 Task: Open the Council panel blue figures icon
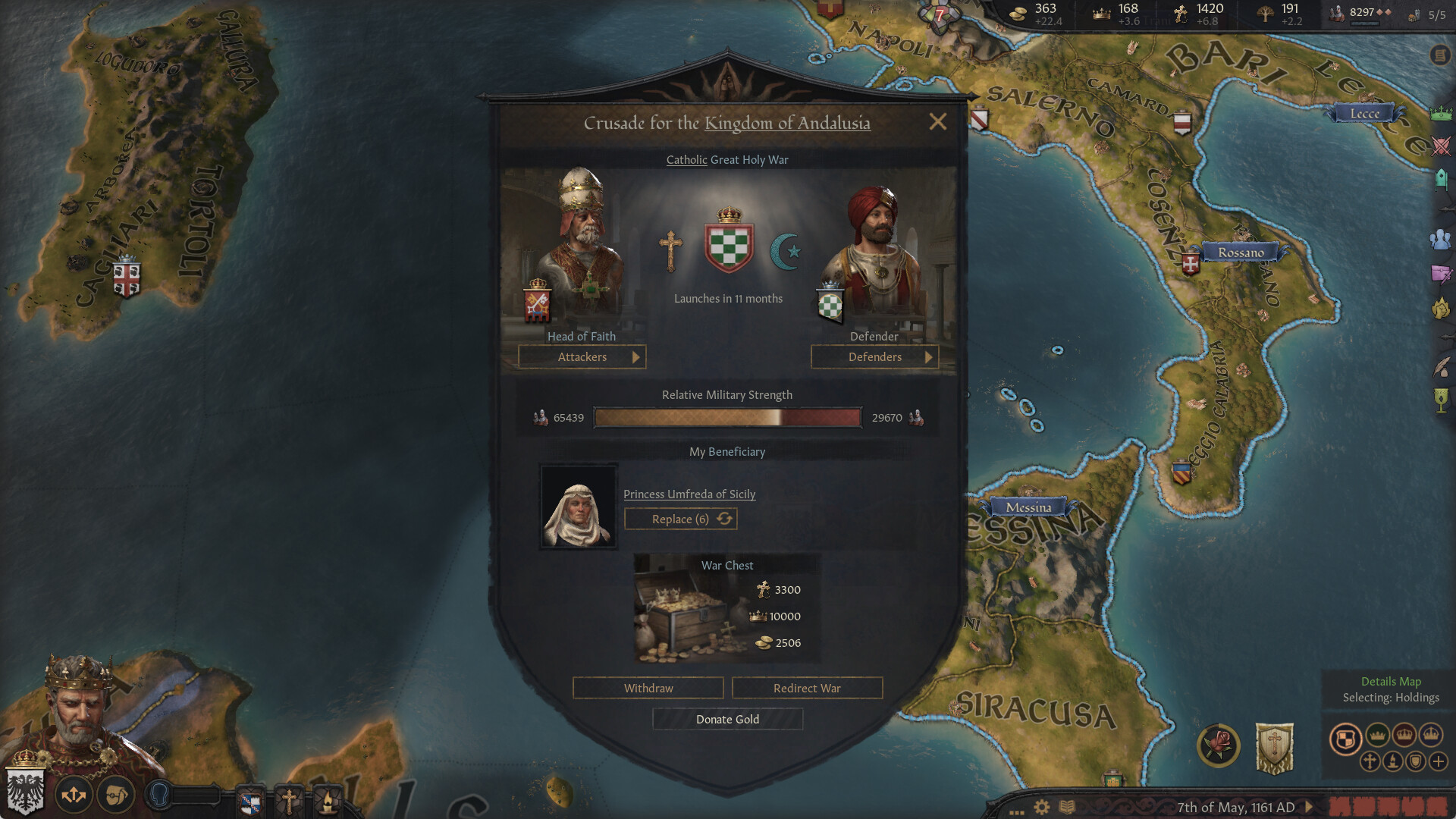click(1442, 241)
